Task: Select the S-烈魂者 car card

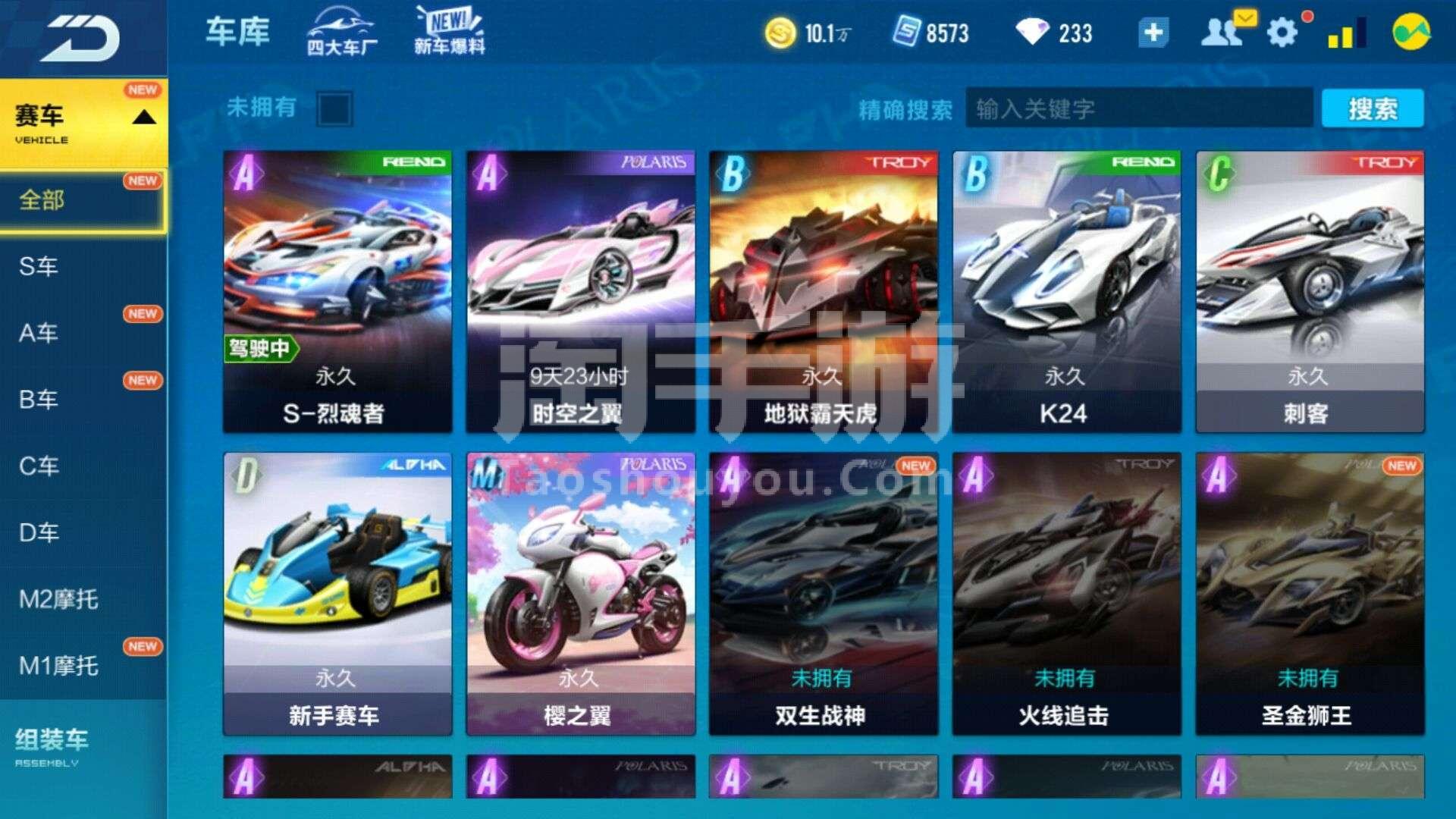Action: point(337,291)
